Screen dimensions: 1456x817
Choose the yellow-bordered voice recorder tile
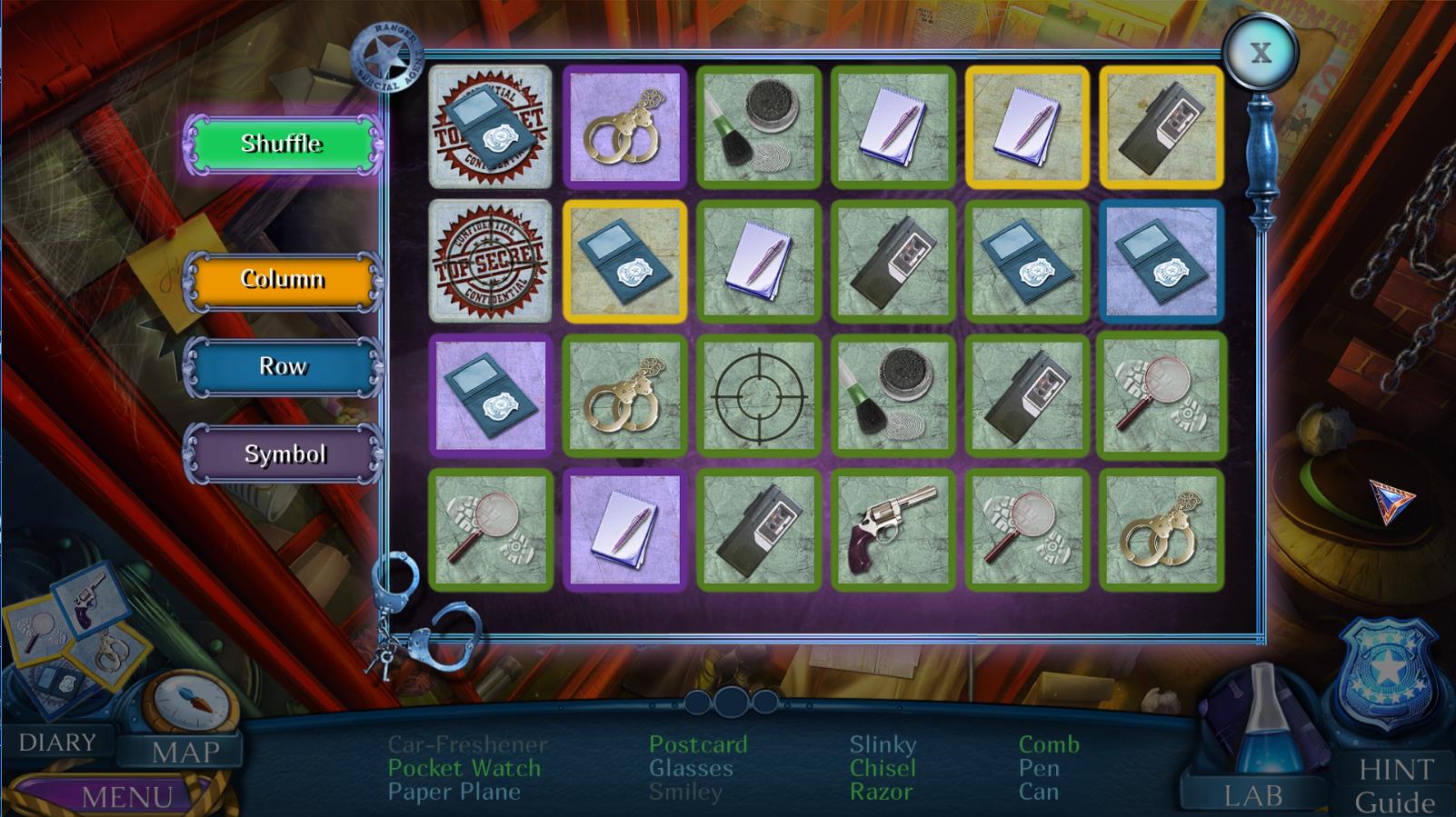click(x=1161, y=126)
